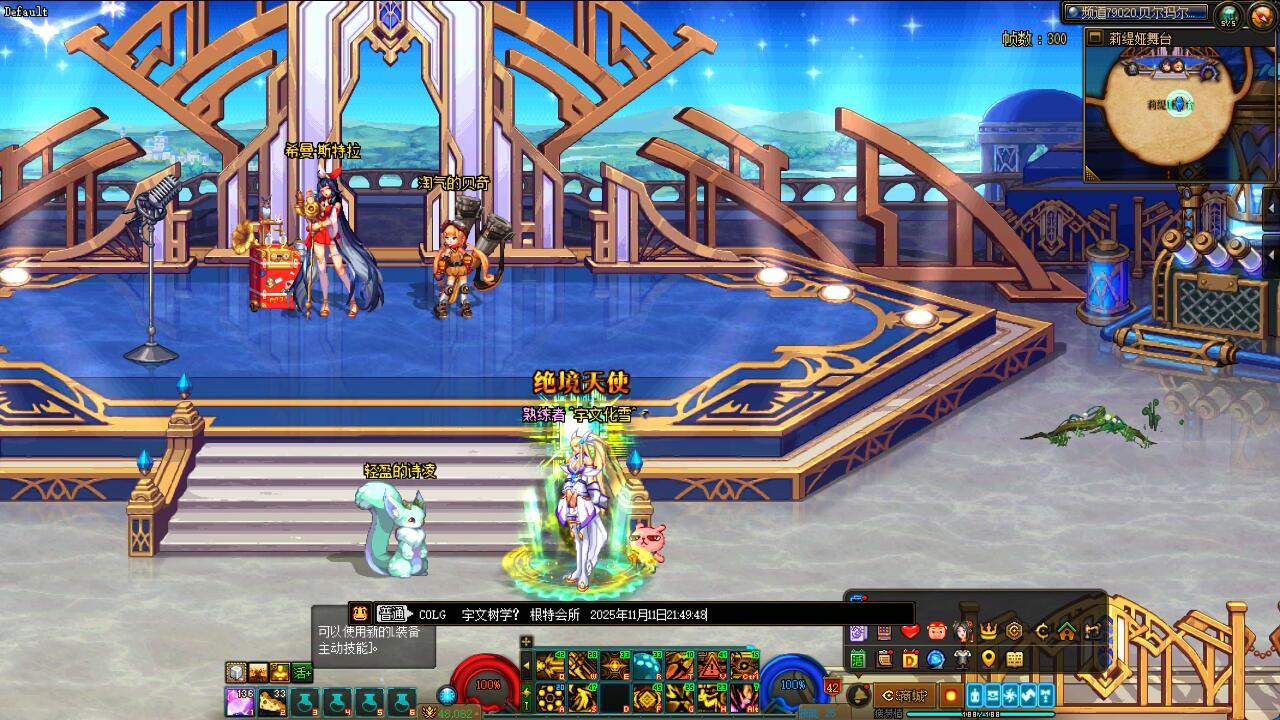Screen dimensions: 1280x720
Task: Click the orange D calendar icon
Action: [x=910, y=659]
